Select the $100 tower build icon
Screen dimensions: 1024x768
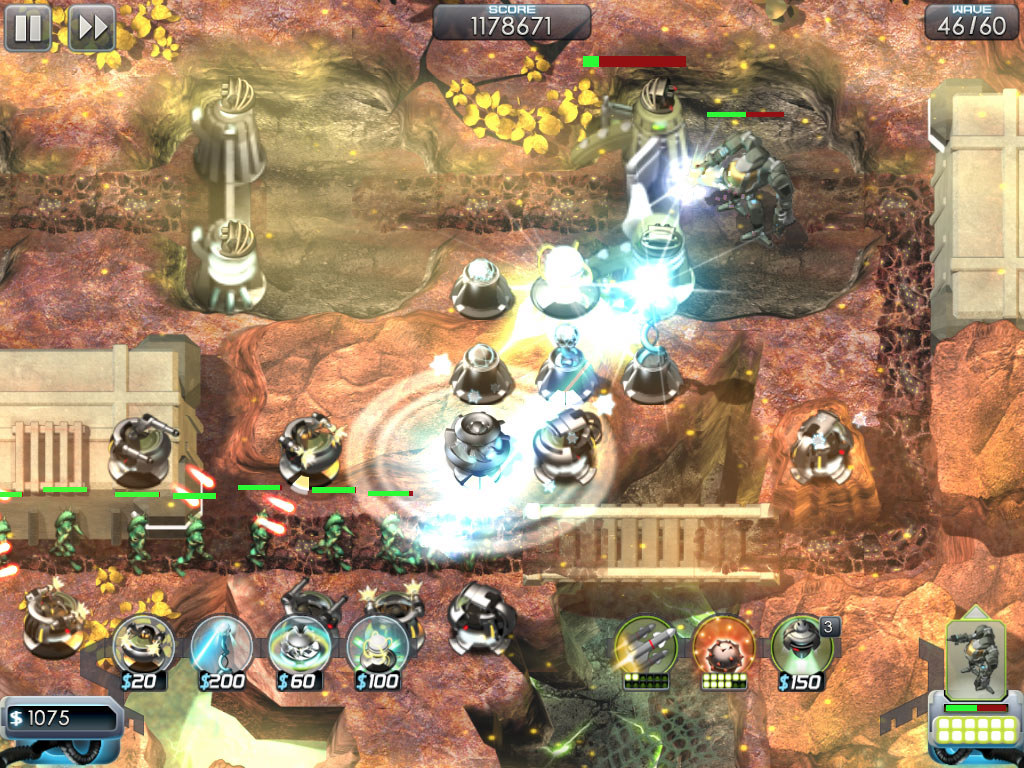[x=377, y=645]
